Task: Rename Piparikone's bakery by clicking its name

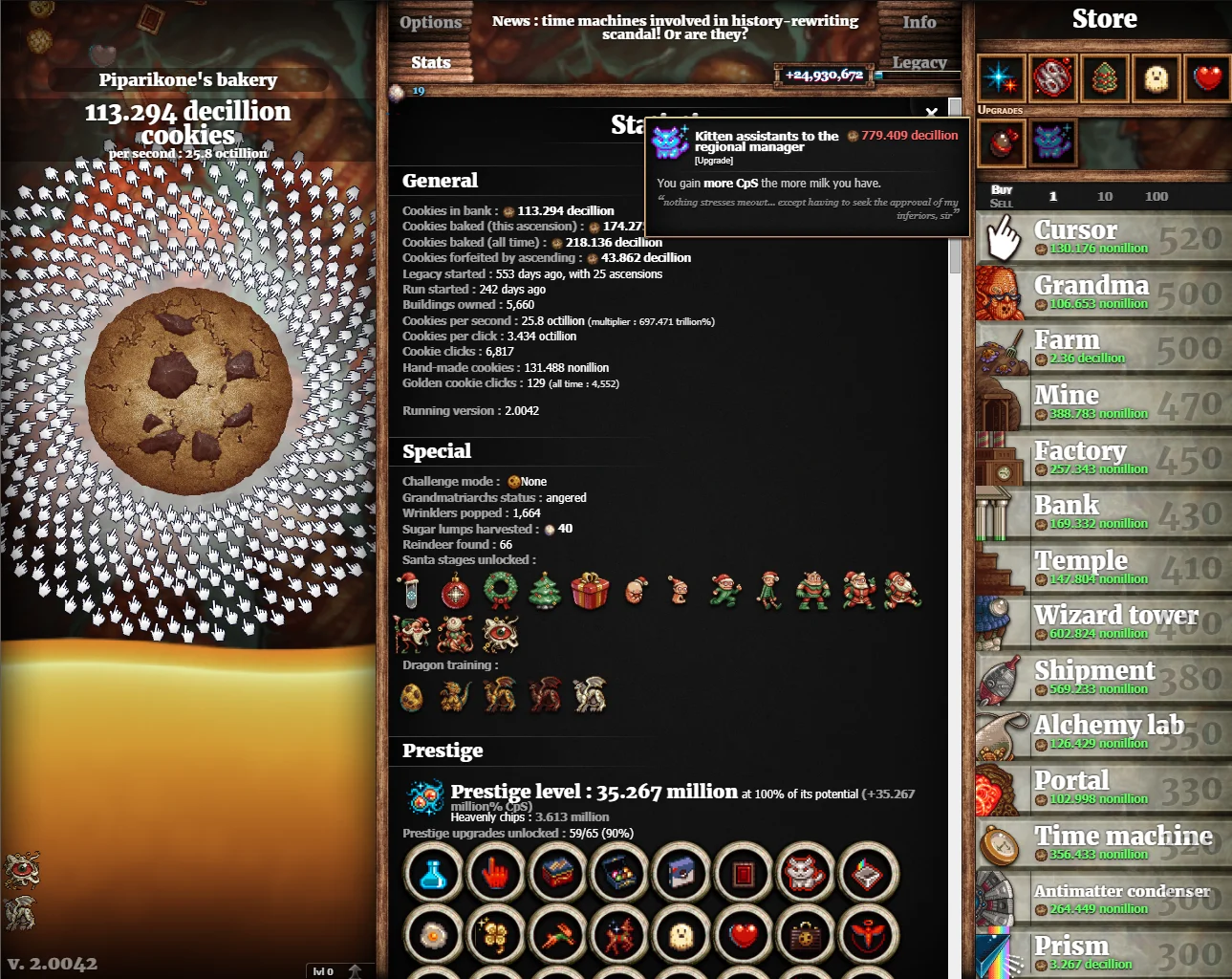Action: (x=188, y=79)
